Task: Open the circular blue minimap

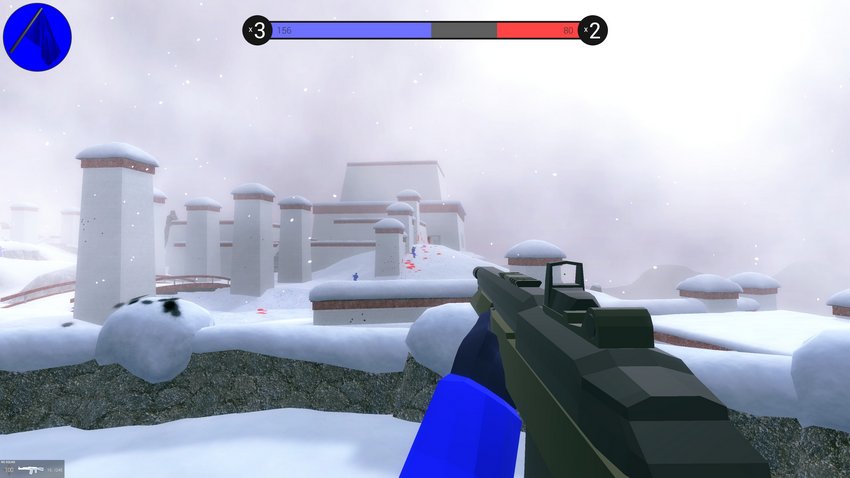Action: (37, 36)
